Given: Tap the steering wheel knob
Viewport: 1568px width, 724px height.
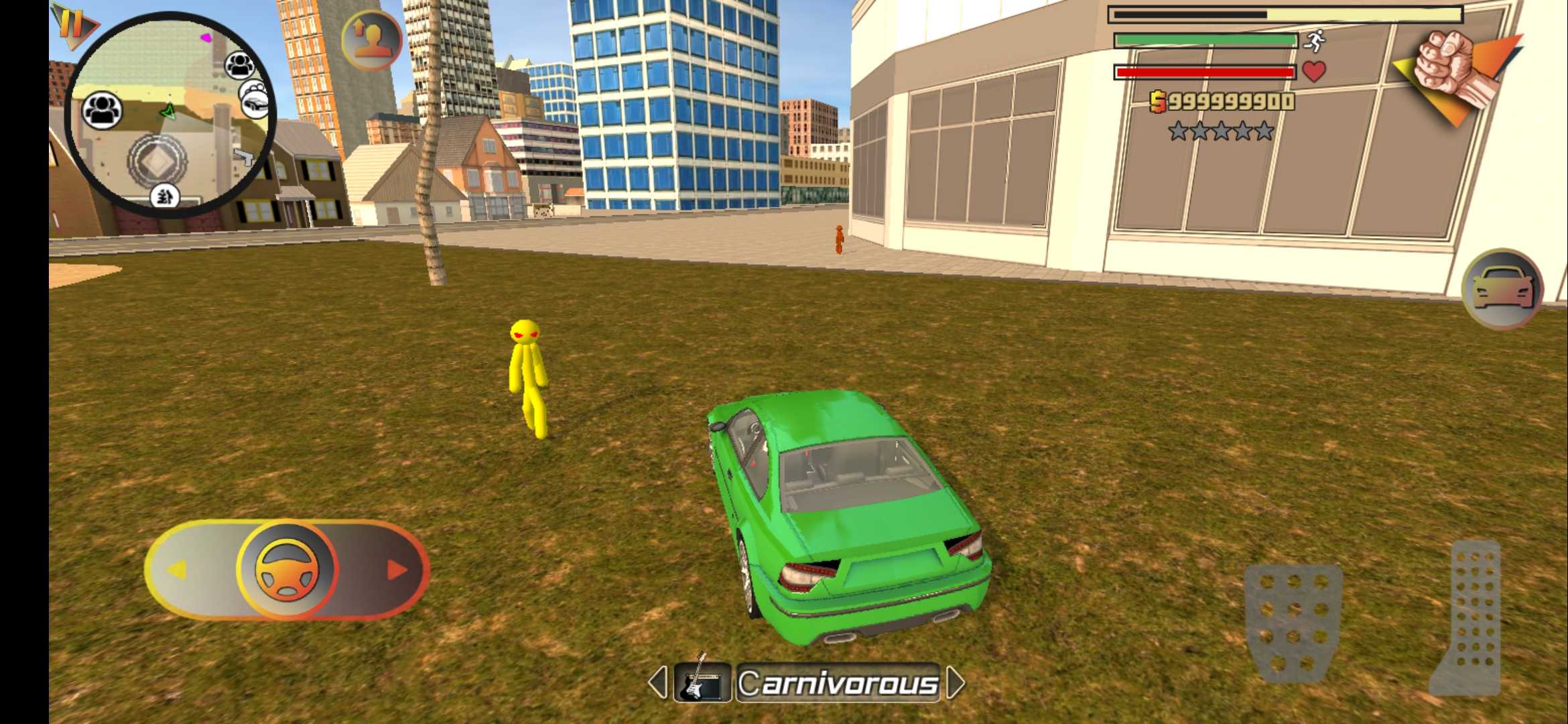Looking at the screenshot, I should pos(287,569).
